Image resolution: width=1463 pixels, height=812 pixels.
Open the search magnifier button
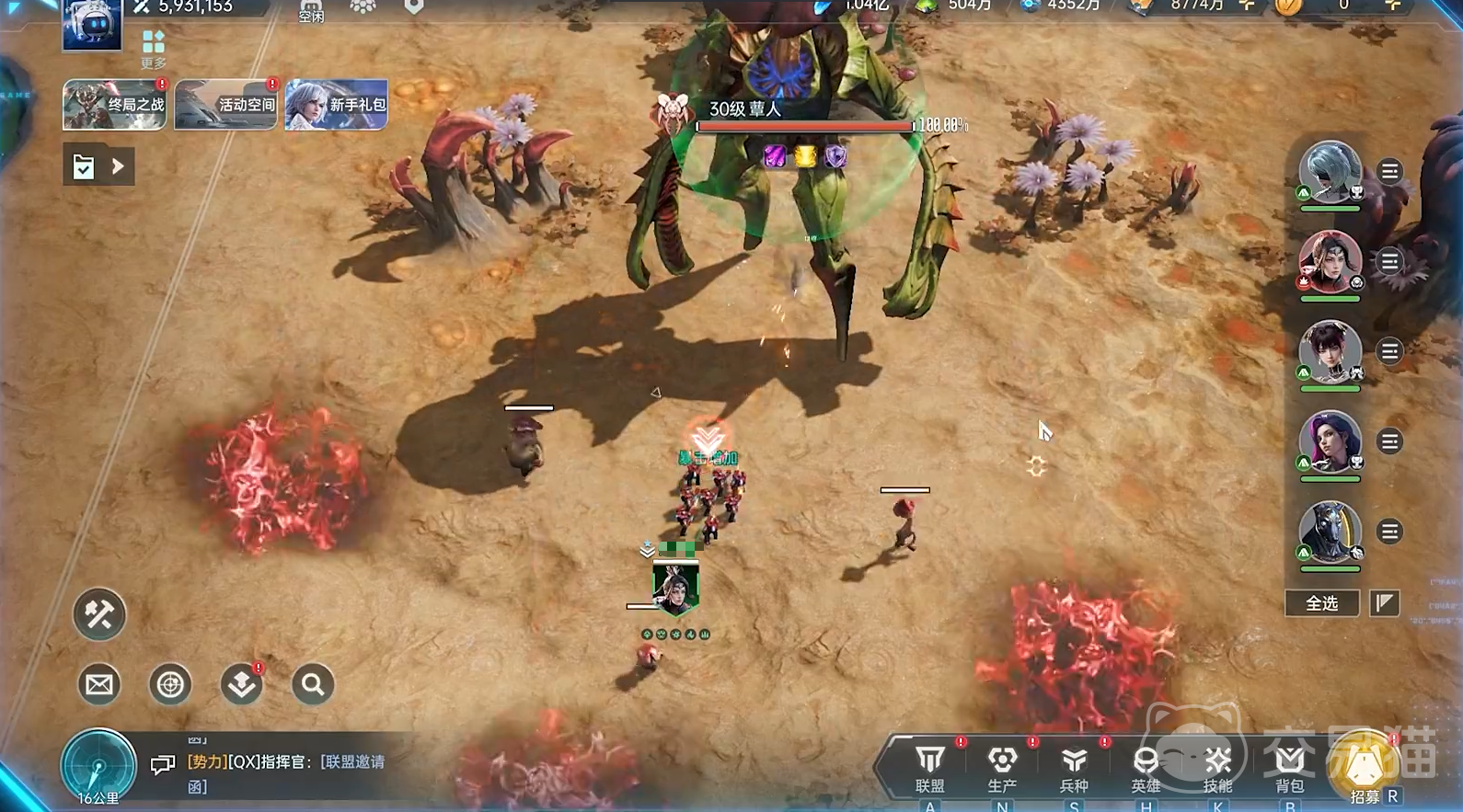(313, 685)
